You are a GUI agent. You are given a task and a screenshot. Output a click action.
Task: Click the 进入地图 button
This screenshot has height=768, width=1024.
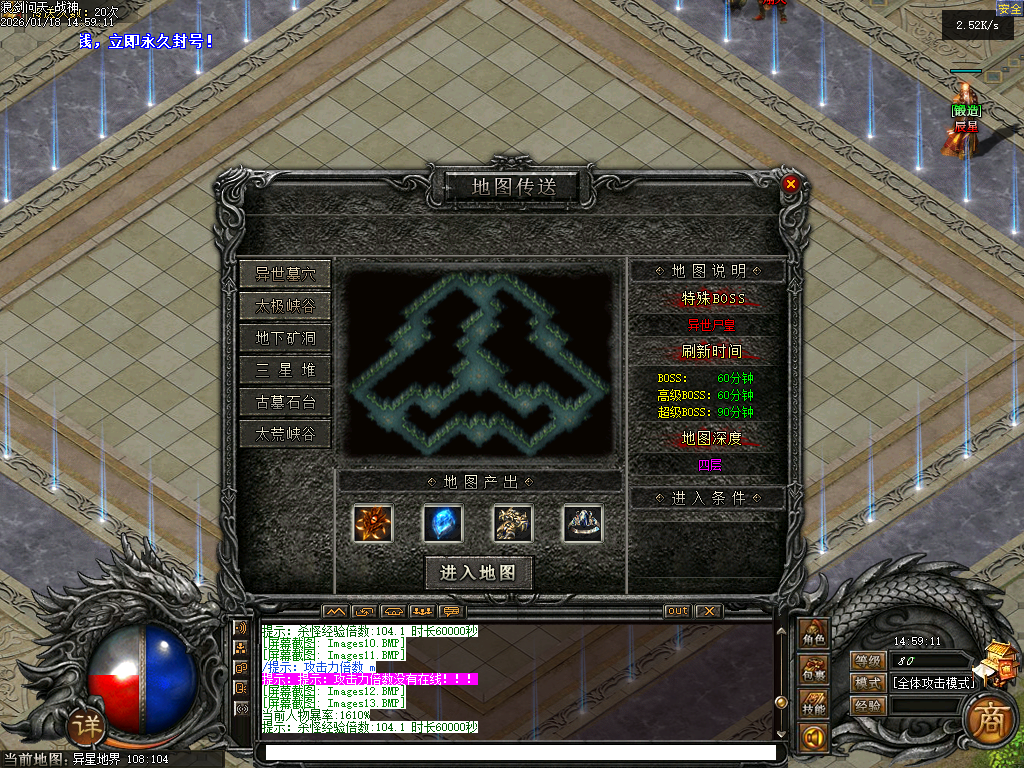click(478, 572)
